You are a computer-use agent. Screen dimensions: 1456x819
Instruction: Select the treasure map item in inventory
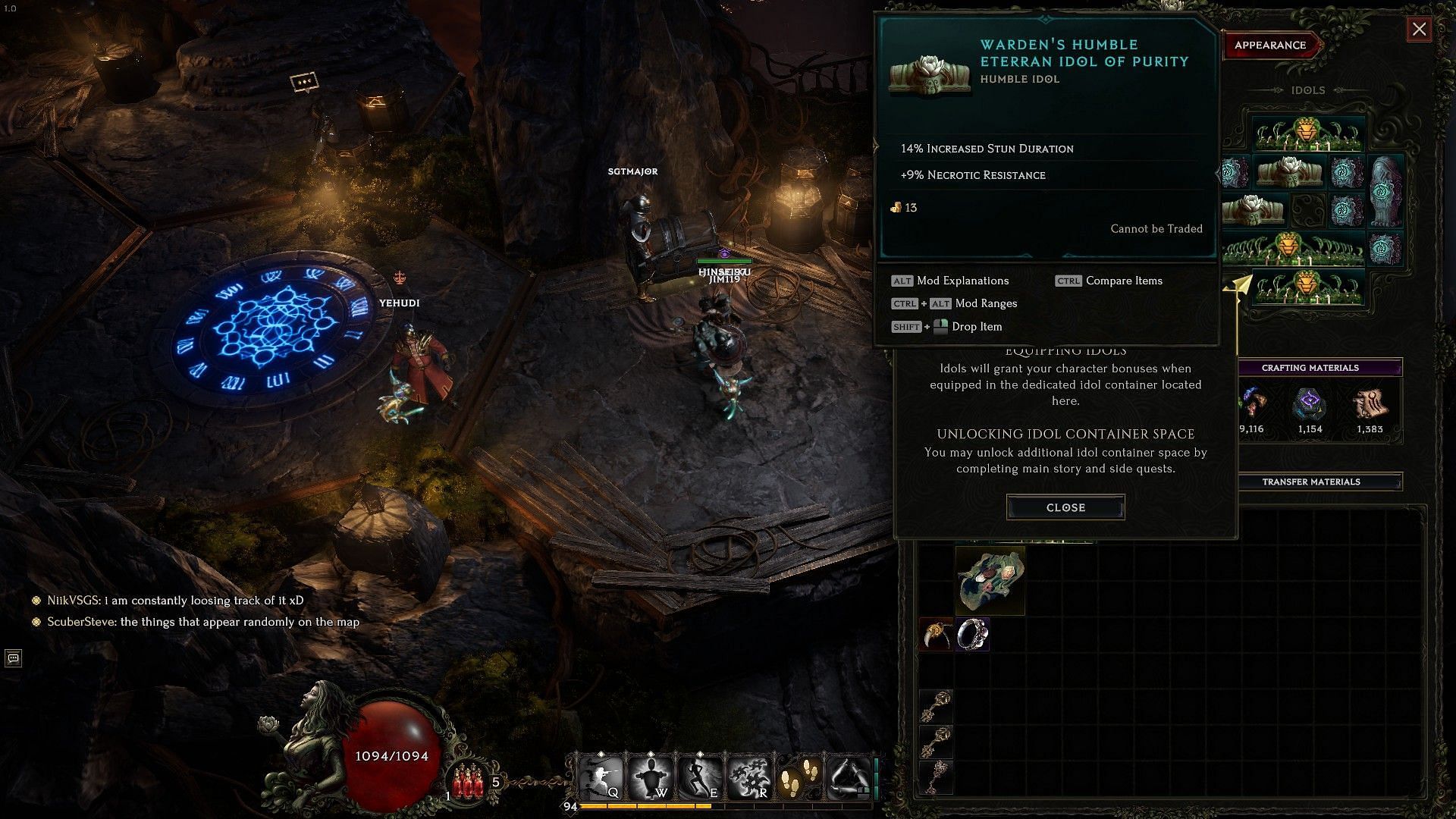990,580
